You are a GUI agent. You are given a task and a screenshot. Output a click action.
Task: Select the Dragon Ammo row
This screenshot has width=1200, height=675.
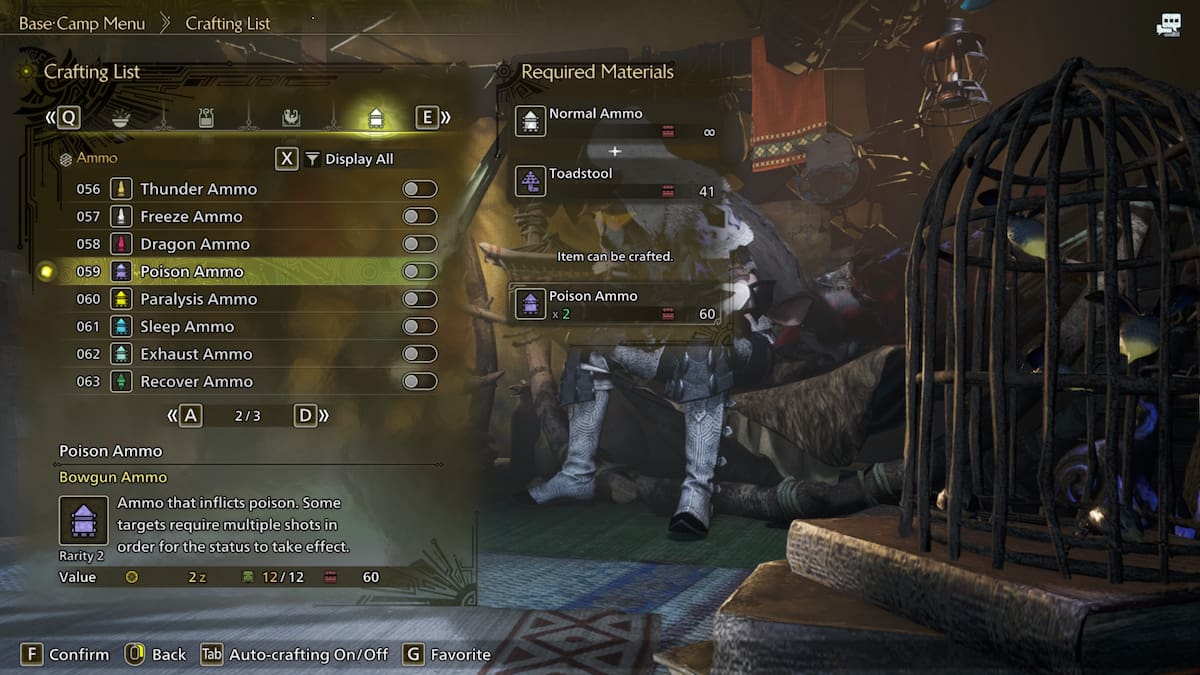pyautogui.click(x=195, y=244)
